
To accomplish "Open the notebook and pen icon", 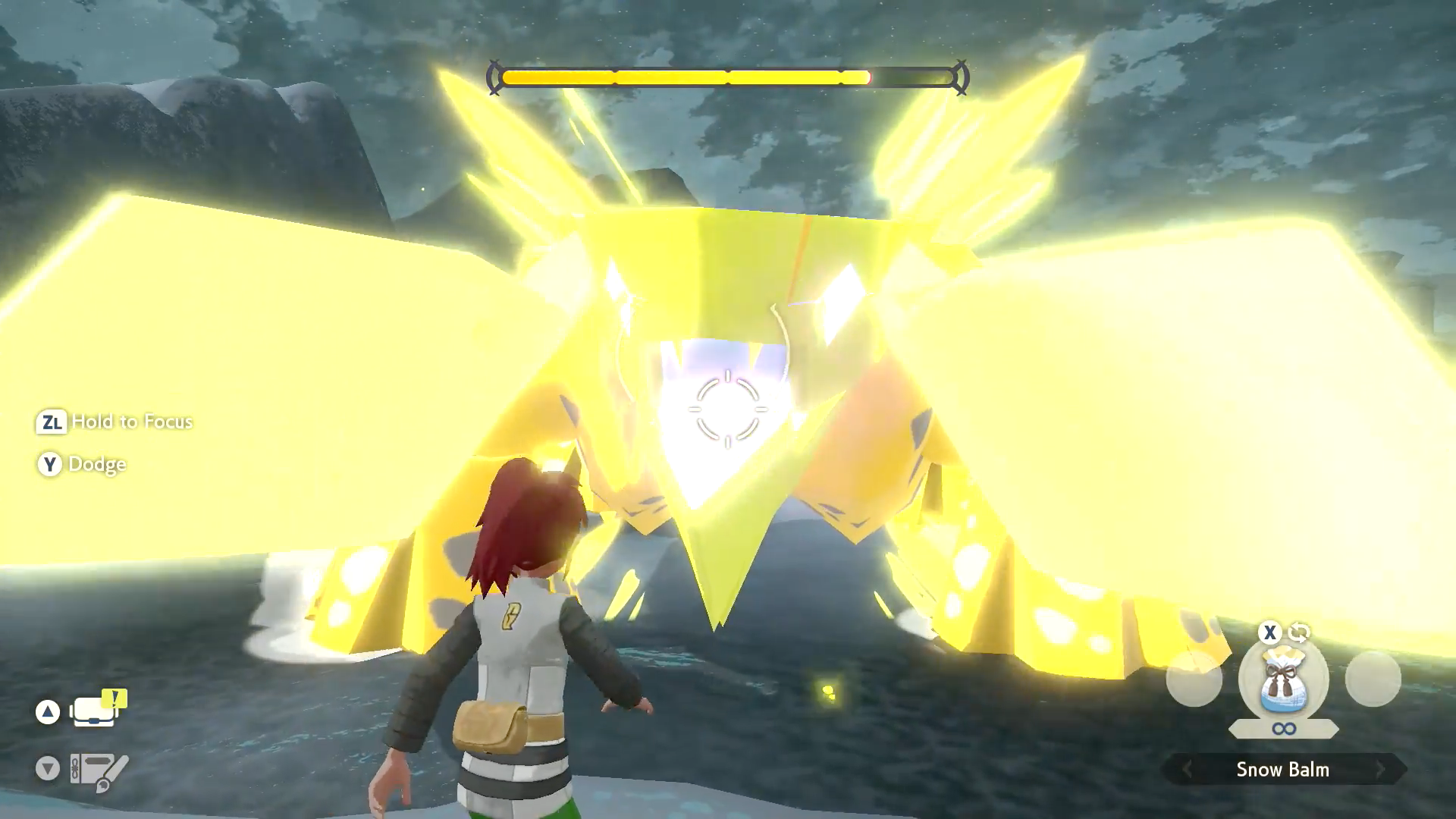I will point(99,770).
